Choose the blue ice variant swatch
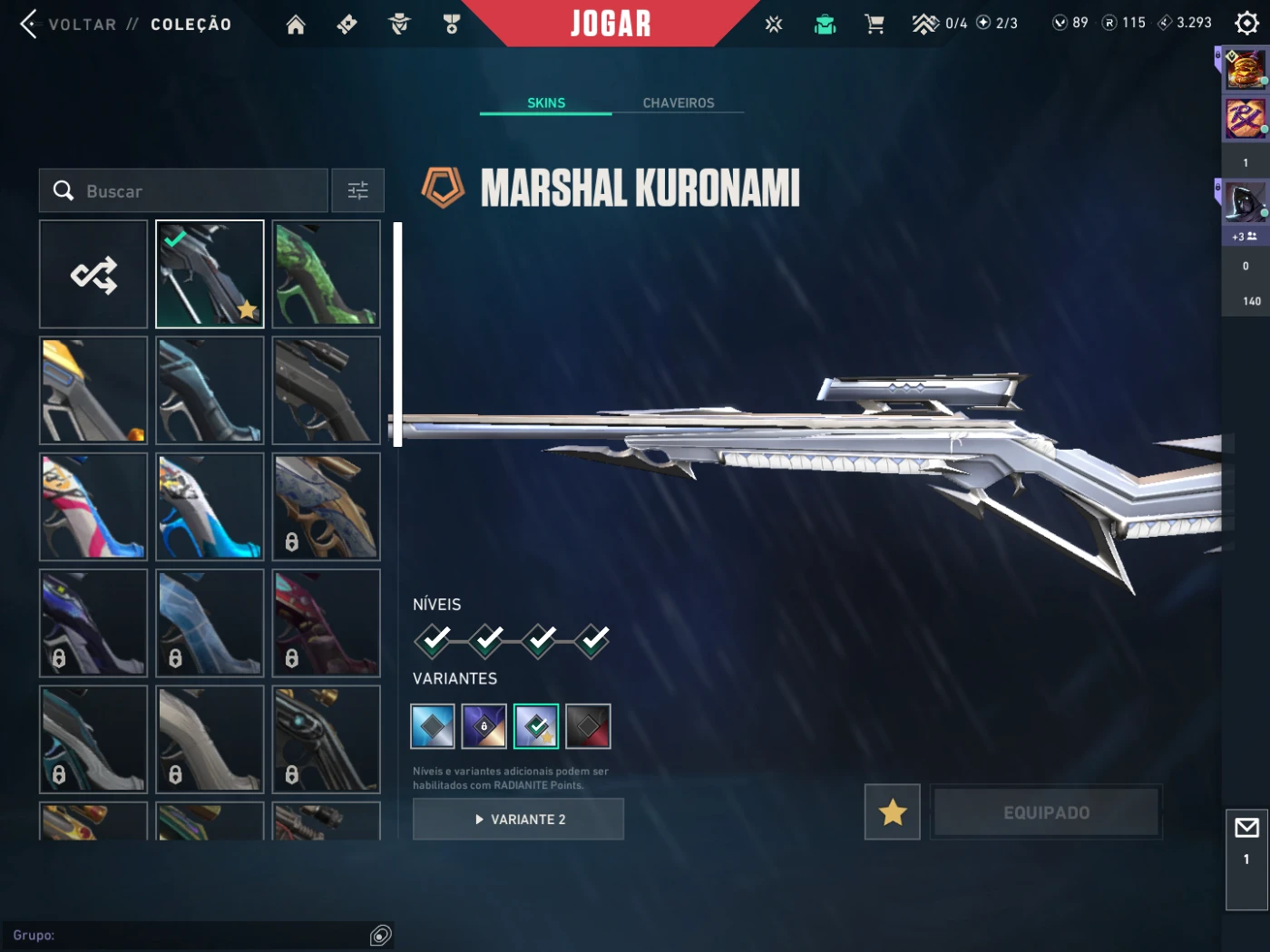 [433, 726]
